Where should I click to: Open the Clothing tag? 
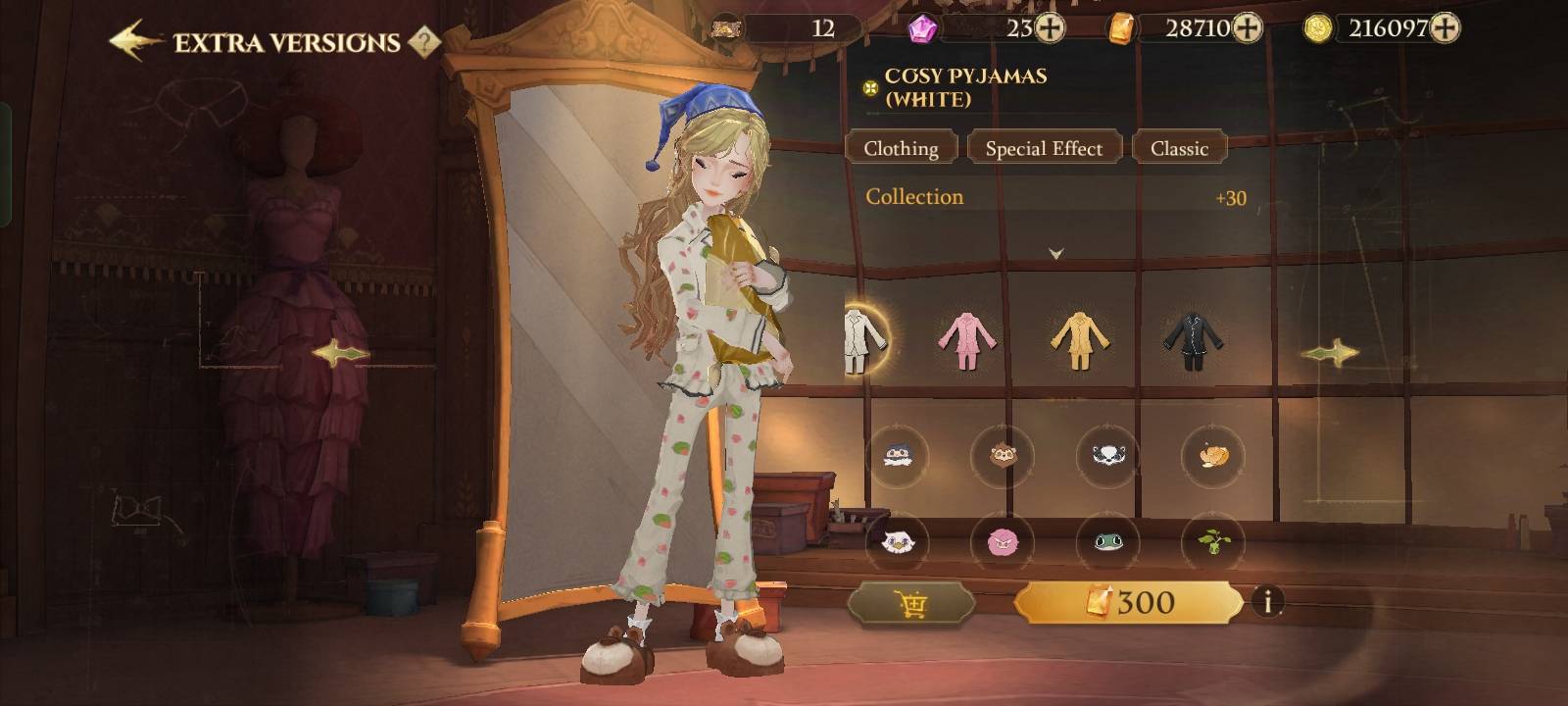pos(901,148)
